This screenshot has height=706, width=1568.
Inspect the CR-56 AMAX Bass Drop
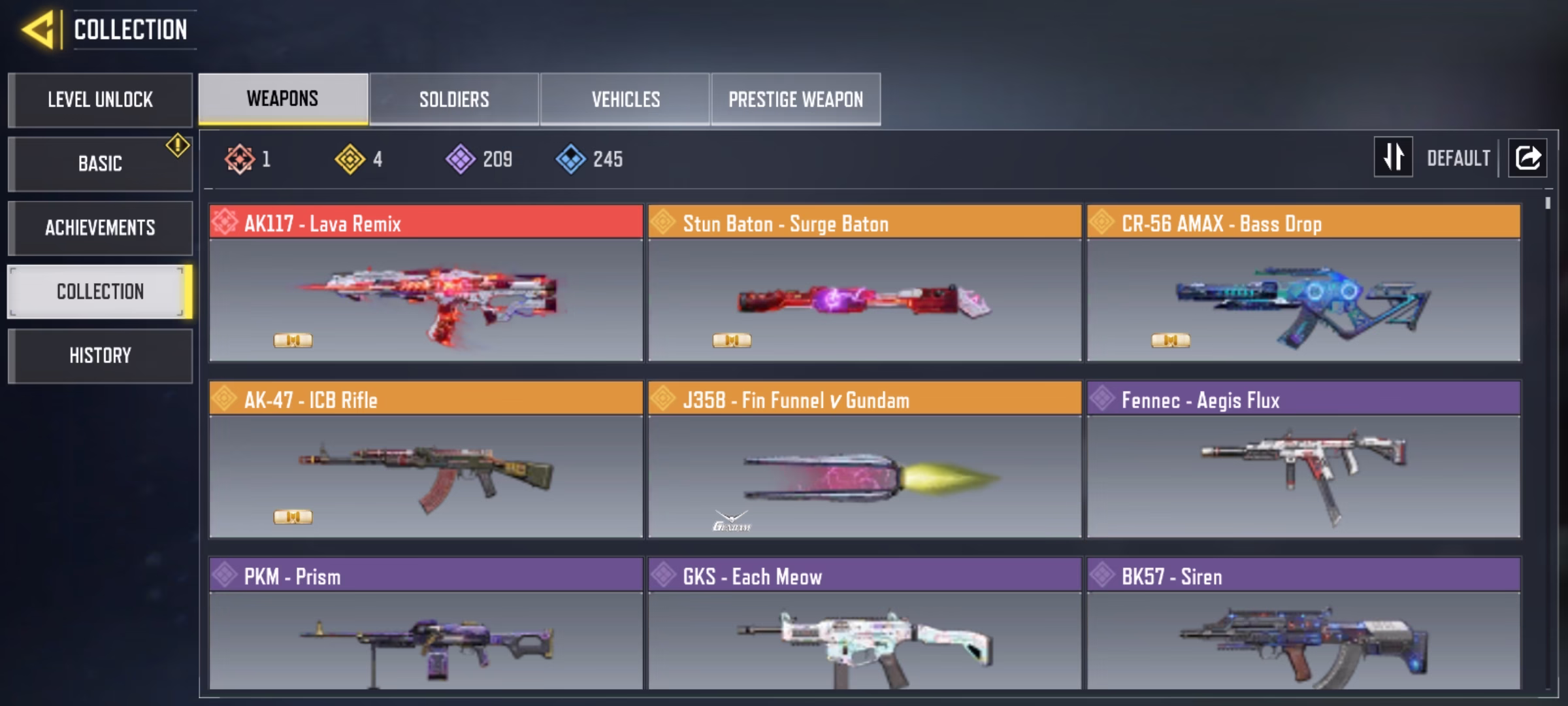point(1303,283)
